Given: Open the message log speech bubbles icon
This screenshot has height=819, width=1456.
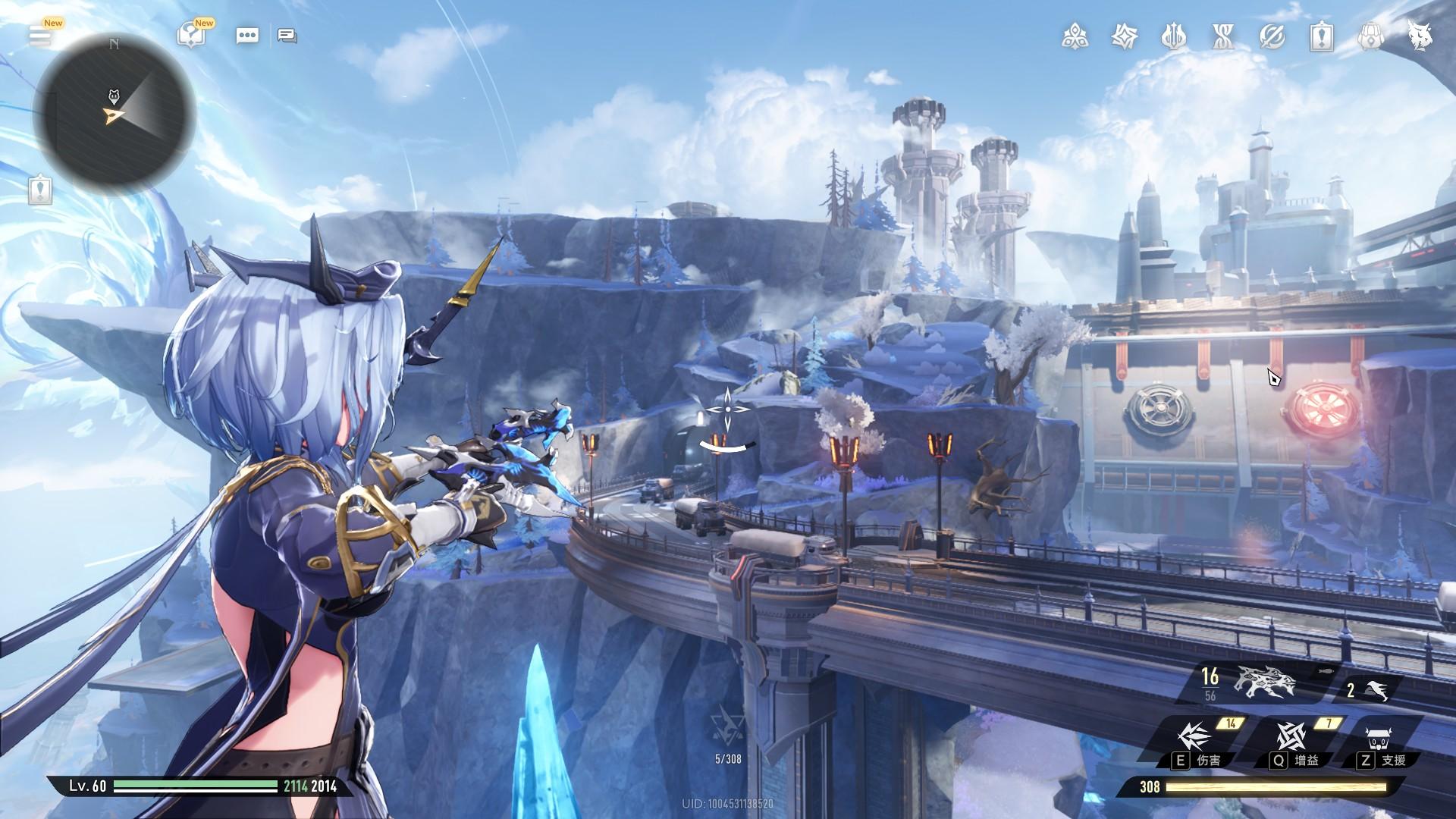Looking at the screenshot, I should [x=287, y=36].
